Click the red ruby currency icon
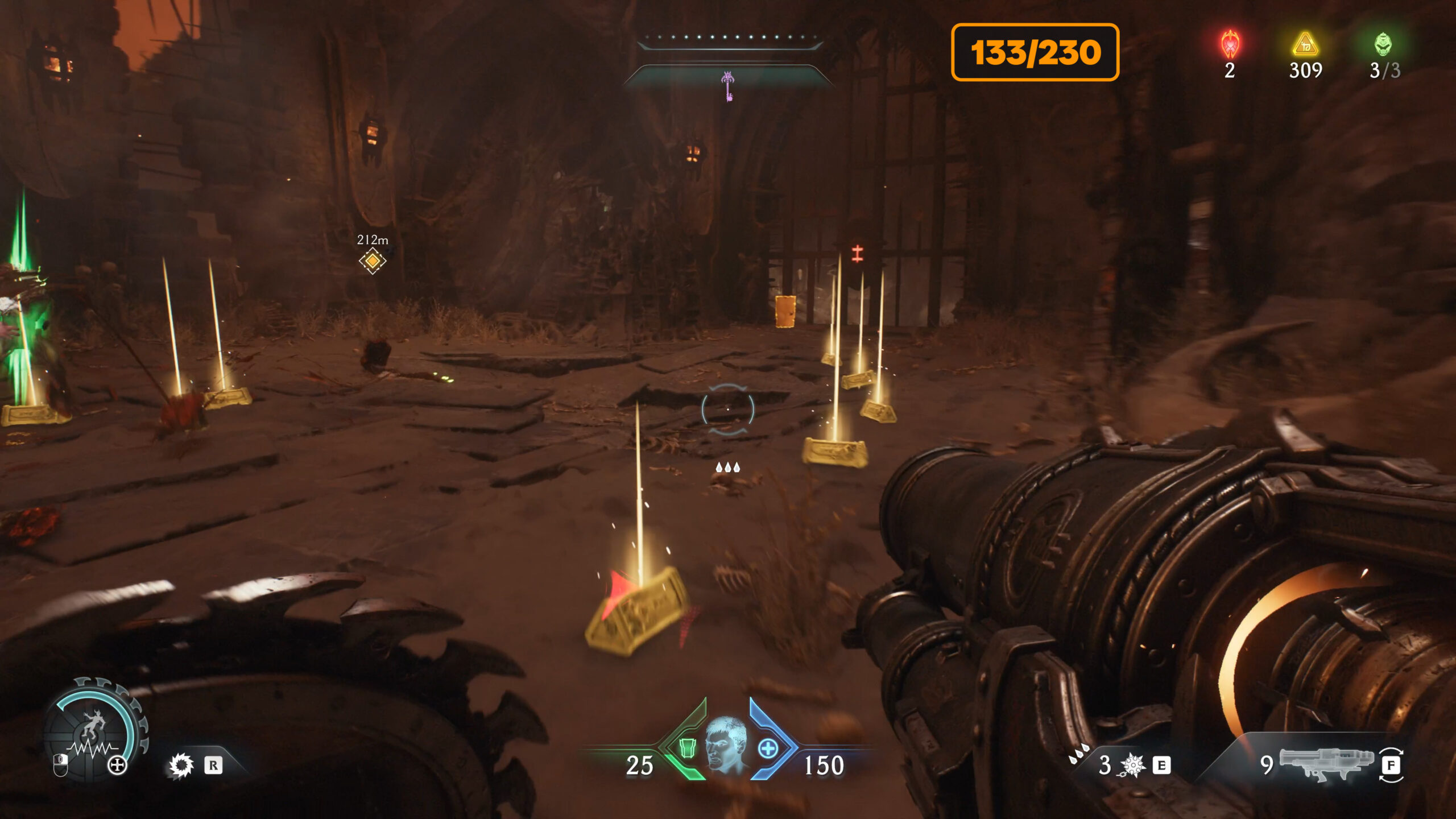1456x819 pixels. pyautogui.click(x=1230, y=44)
